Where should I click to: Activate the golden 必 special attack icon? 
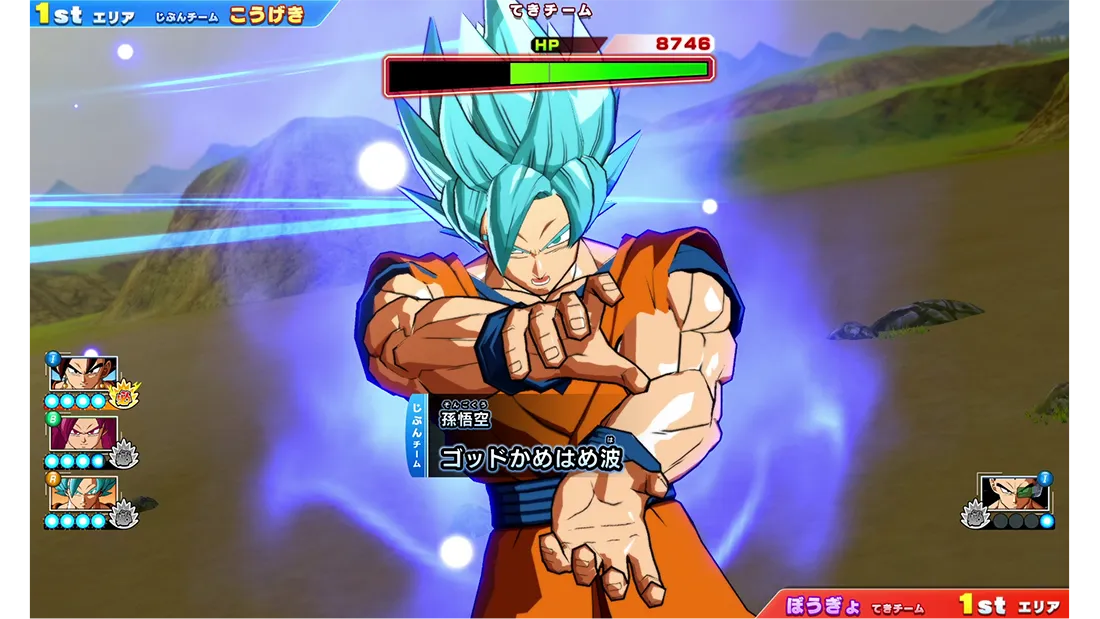coord(124,395)
